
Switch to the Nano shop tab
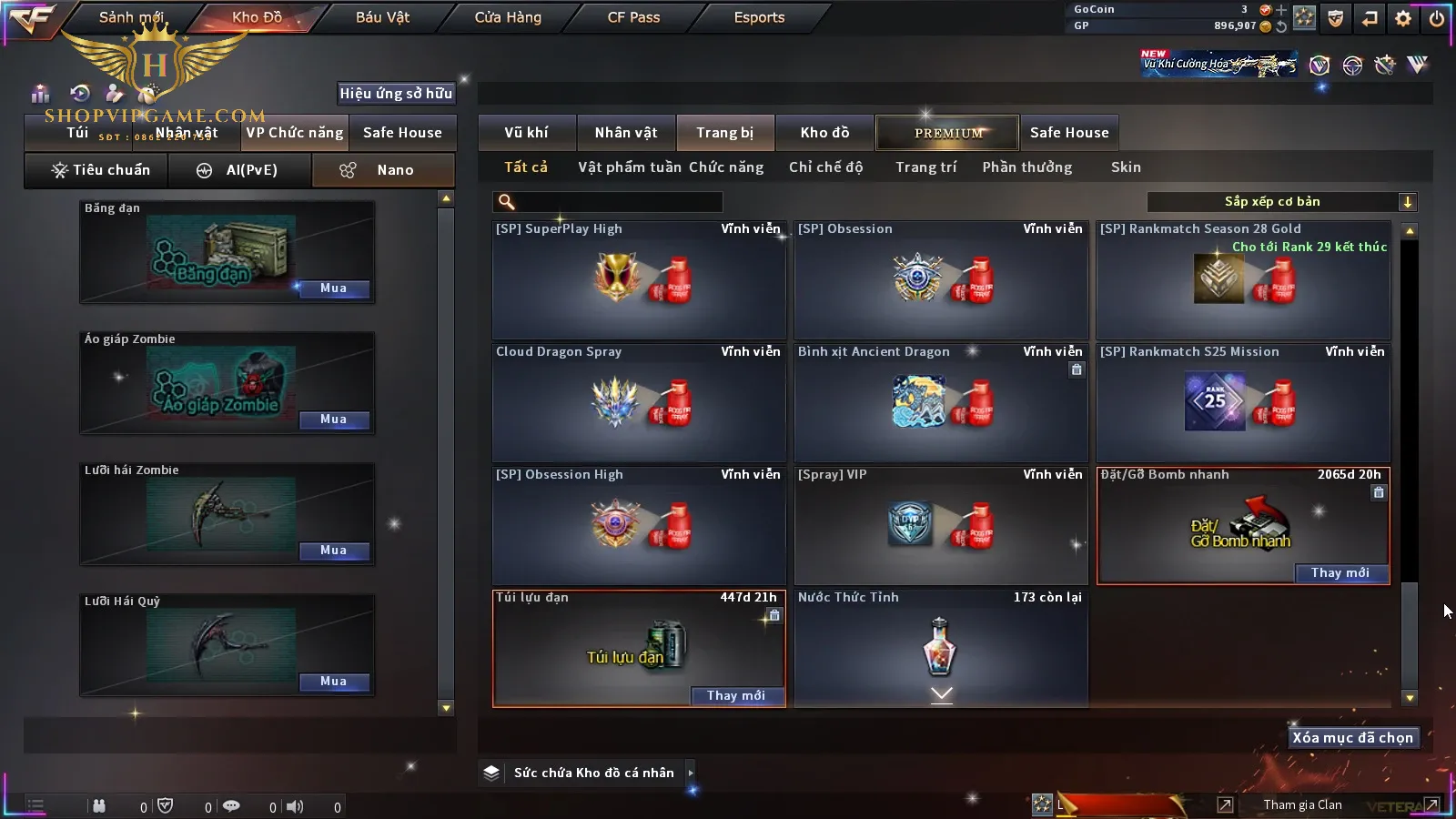coord(383,170)
